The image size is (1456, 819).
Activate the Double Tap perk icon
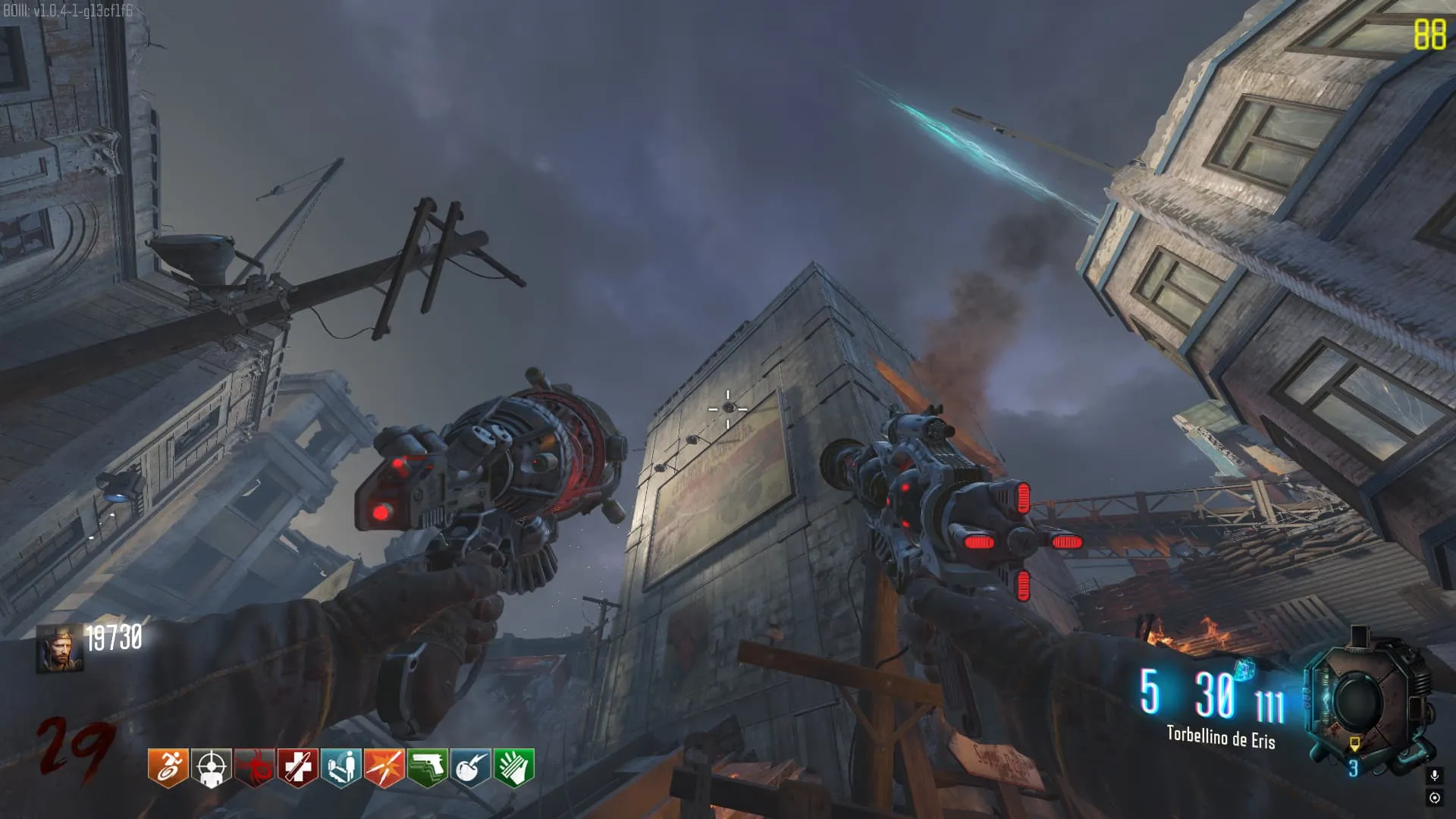(384, 767)
